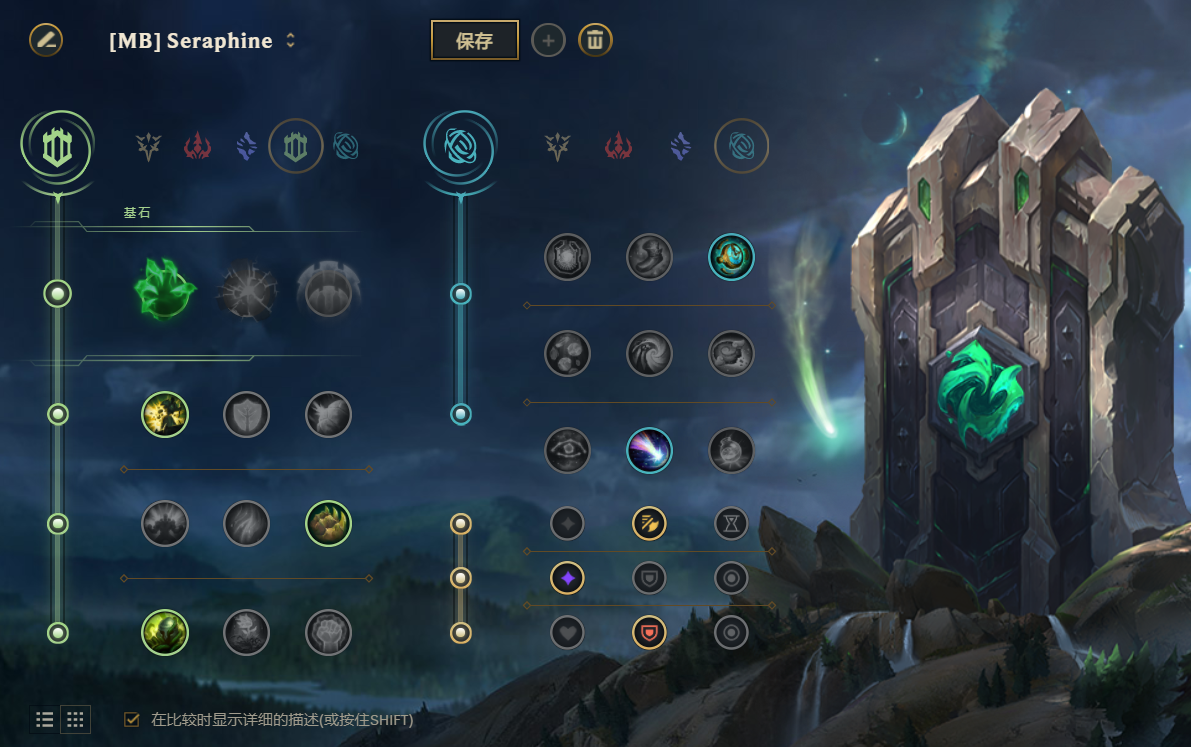
Task: Select the hourglass ability haste shard
Action: (x=731, y=523)
